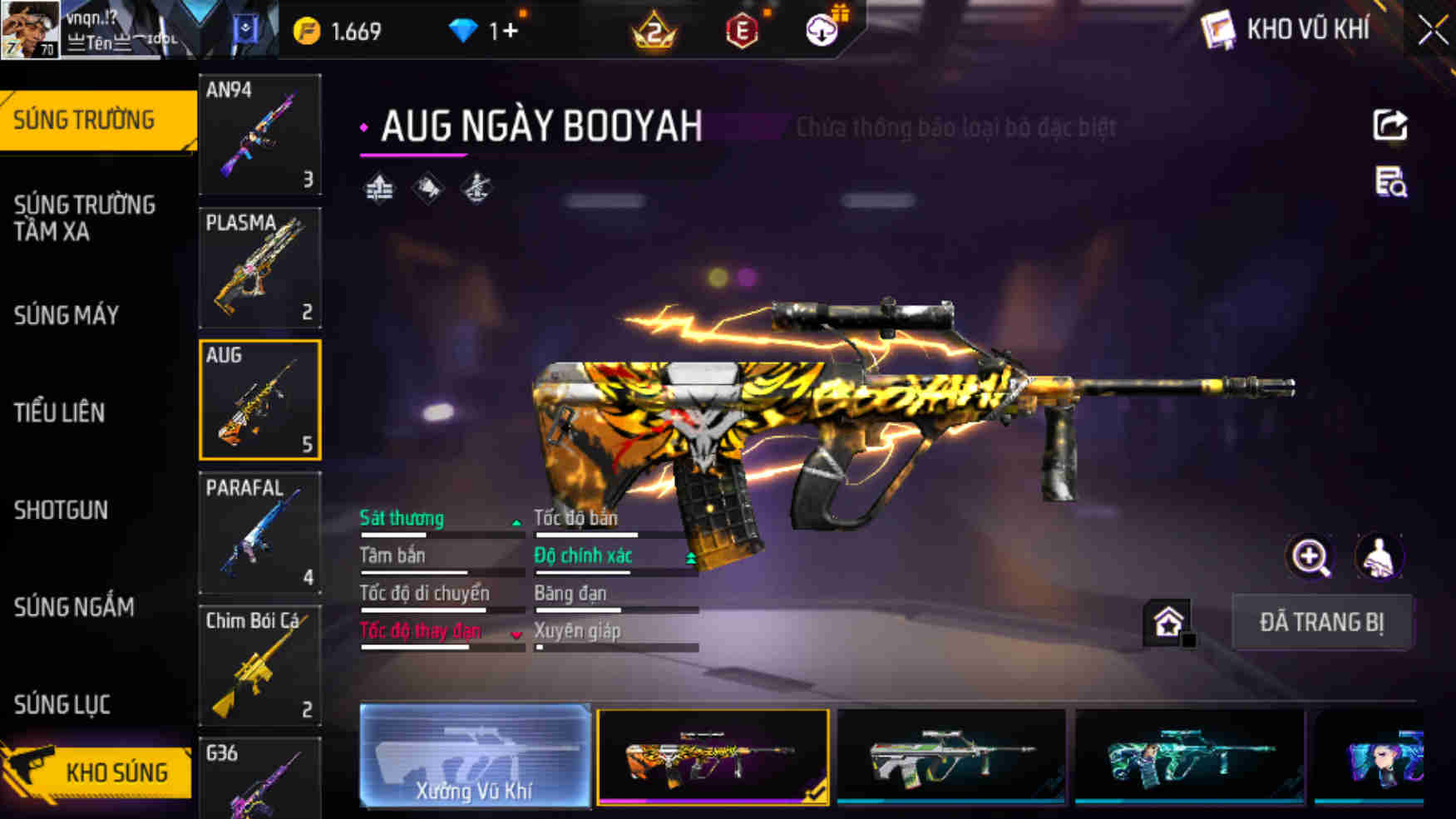Click the cloud download gift icon at top
The height and width of the screenshot is (819, 1456).
(x=822, y=29)
